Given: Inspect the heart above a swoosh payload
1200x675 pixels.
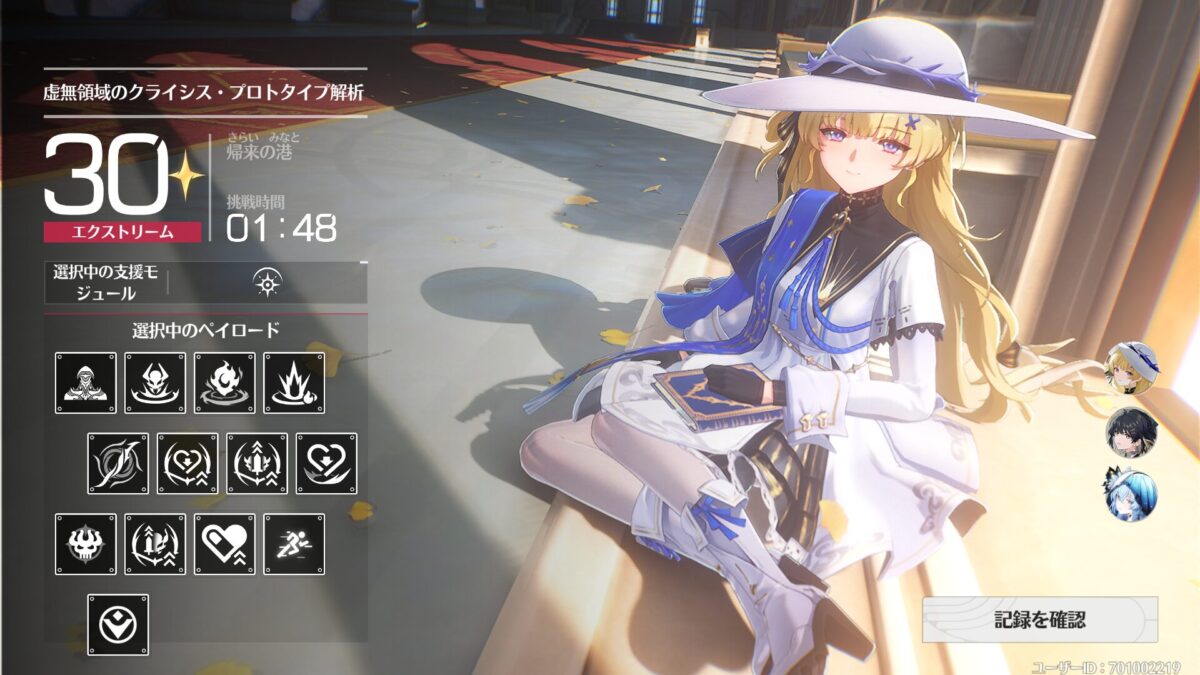Looking at the screenshot, I should click(327, 464).
